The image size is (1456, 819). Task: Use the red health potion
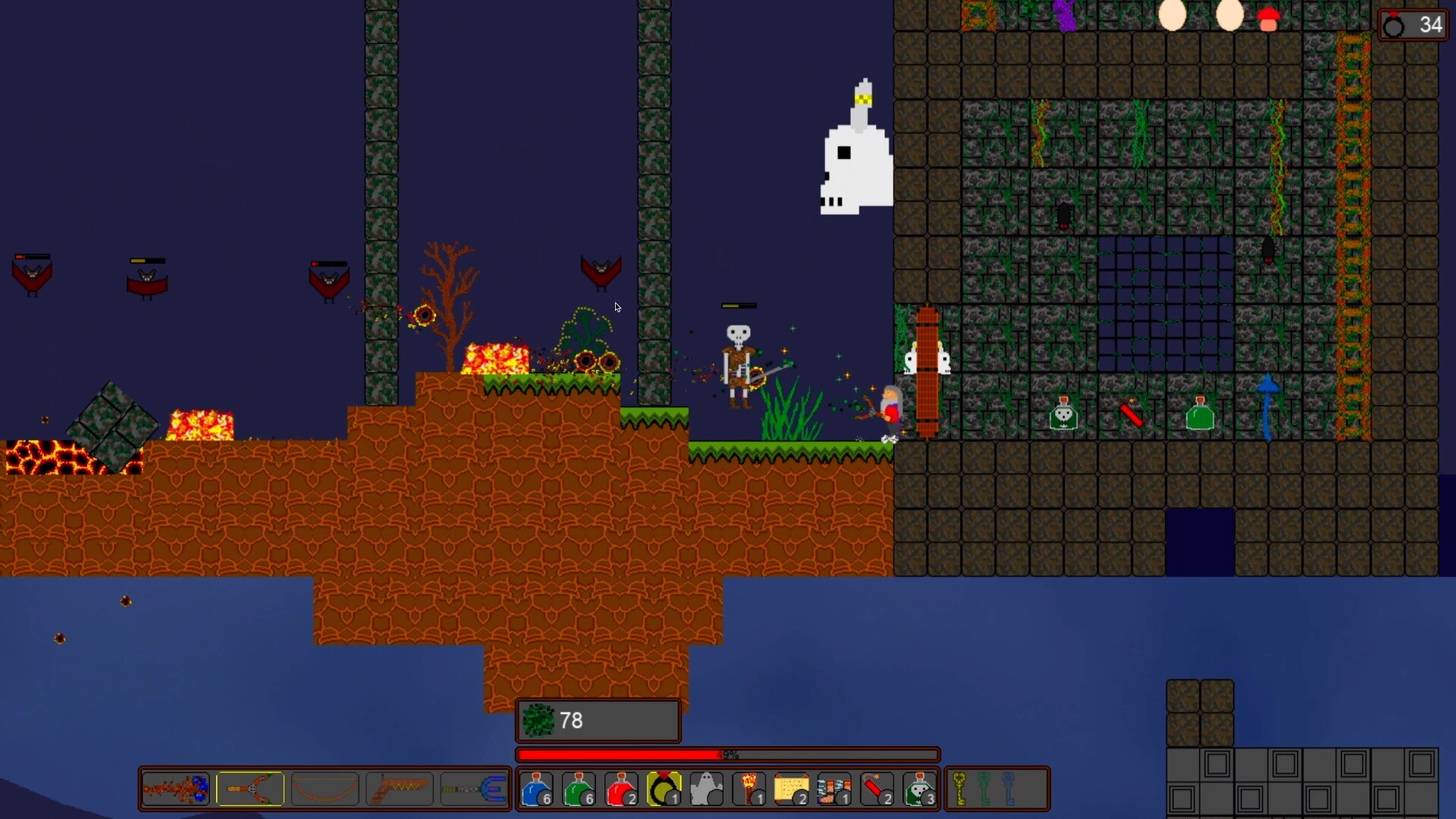point(621,789)
